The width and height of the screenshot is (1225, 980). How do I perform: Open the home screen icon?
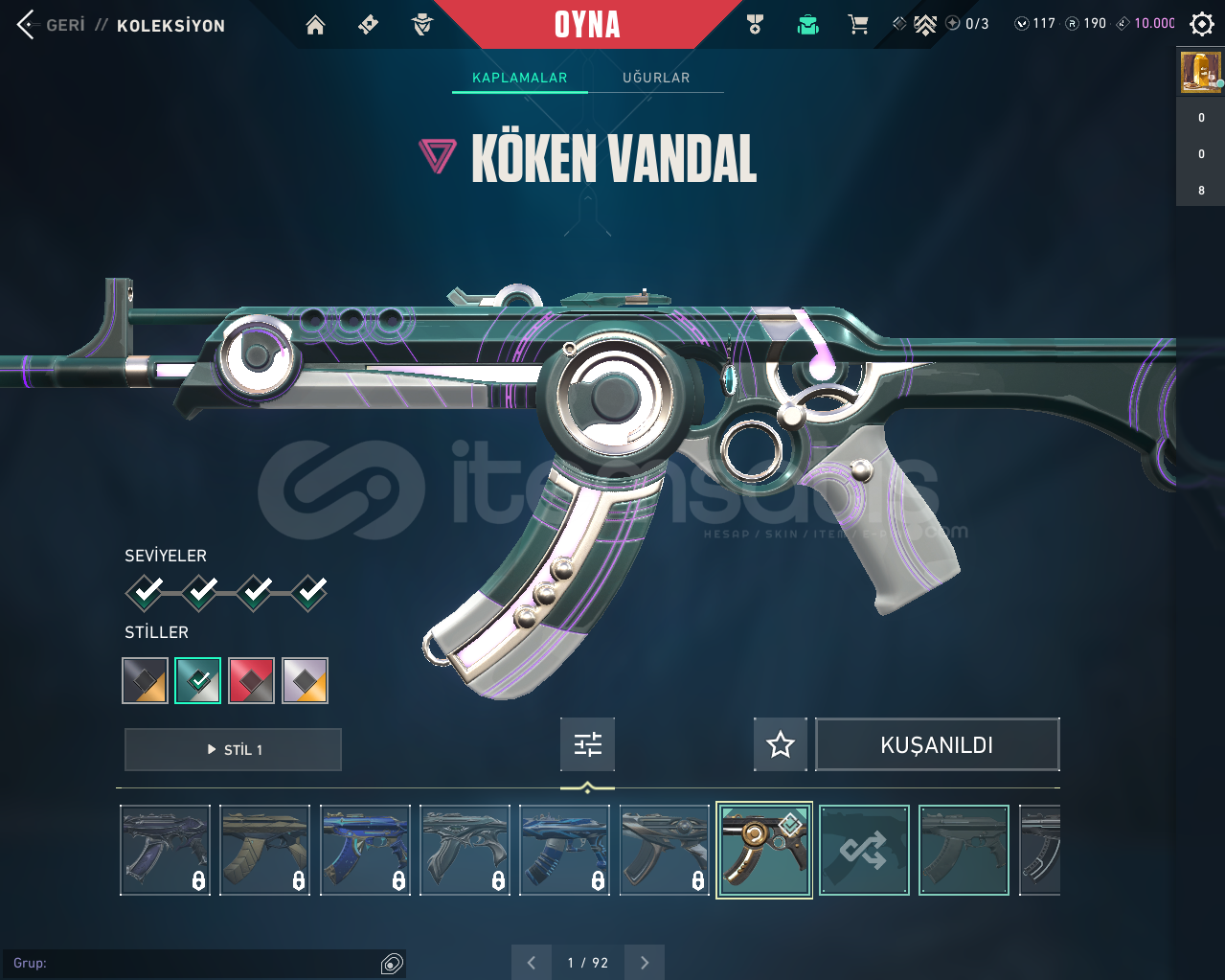click(x=315, y=25)
